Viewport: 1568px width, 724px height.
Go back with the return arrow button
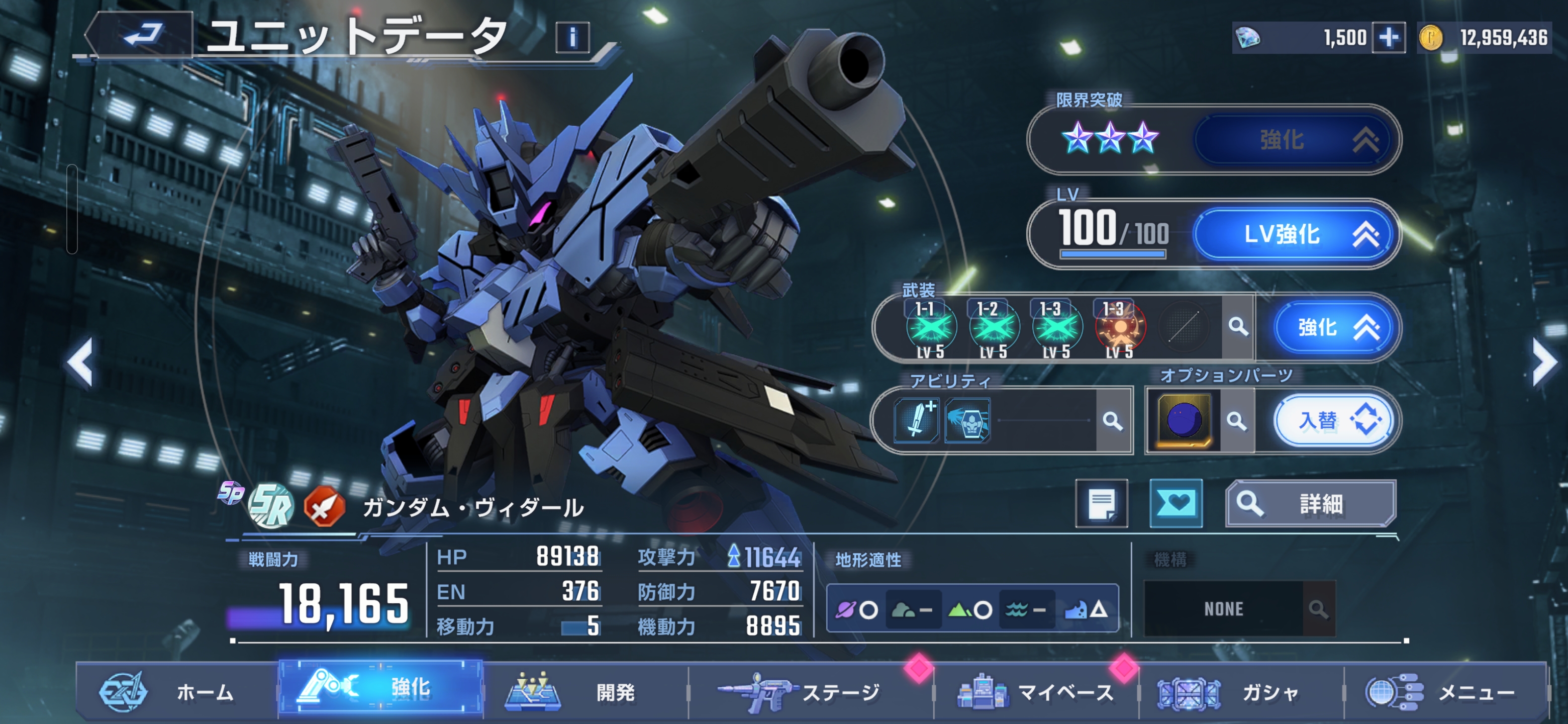click(x=143, y=35)
